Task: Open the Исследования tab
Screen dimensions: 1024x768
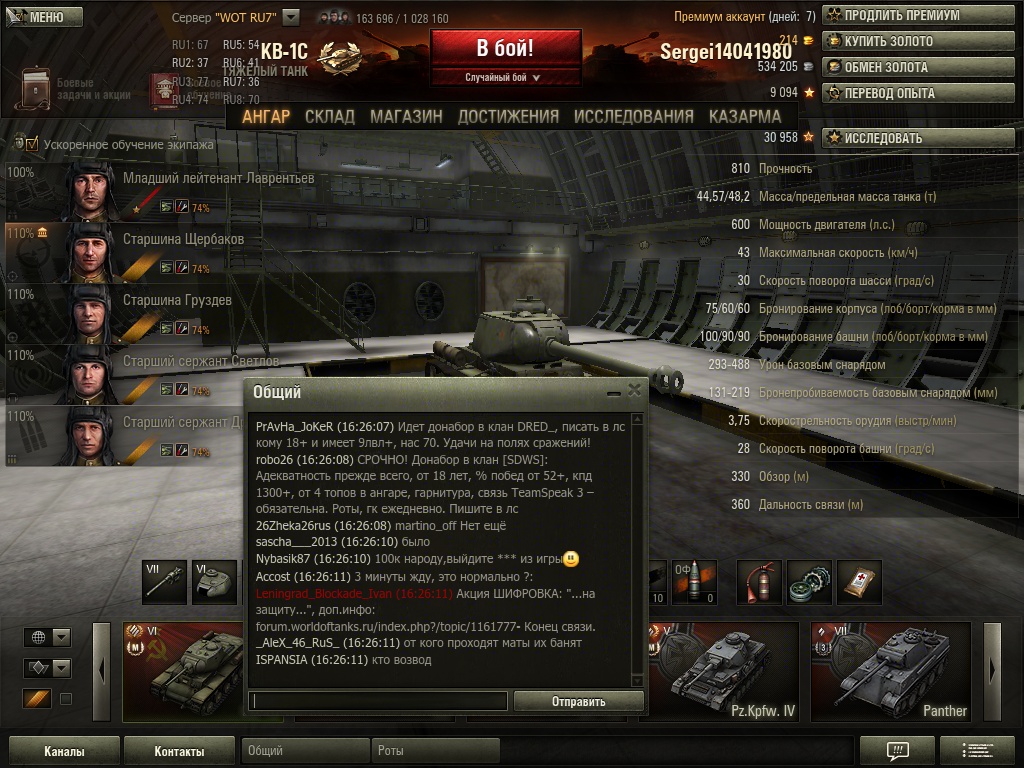Action: (633, 116)
